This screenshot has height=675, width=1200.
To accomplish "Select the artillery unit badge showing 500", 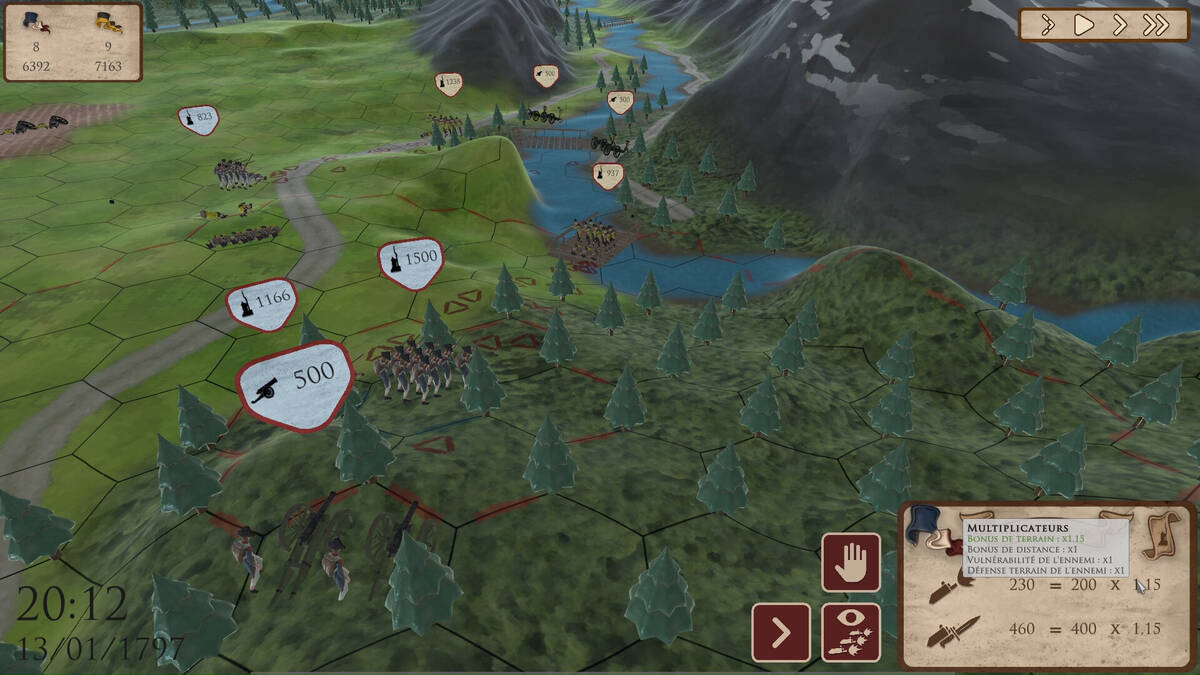I will [x=296, y=384].
